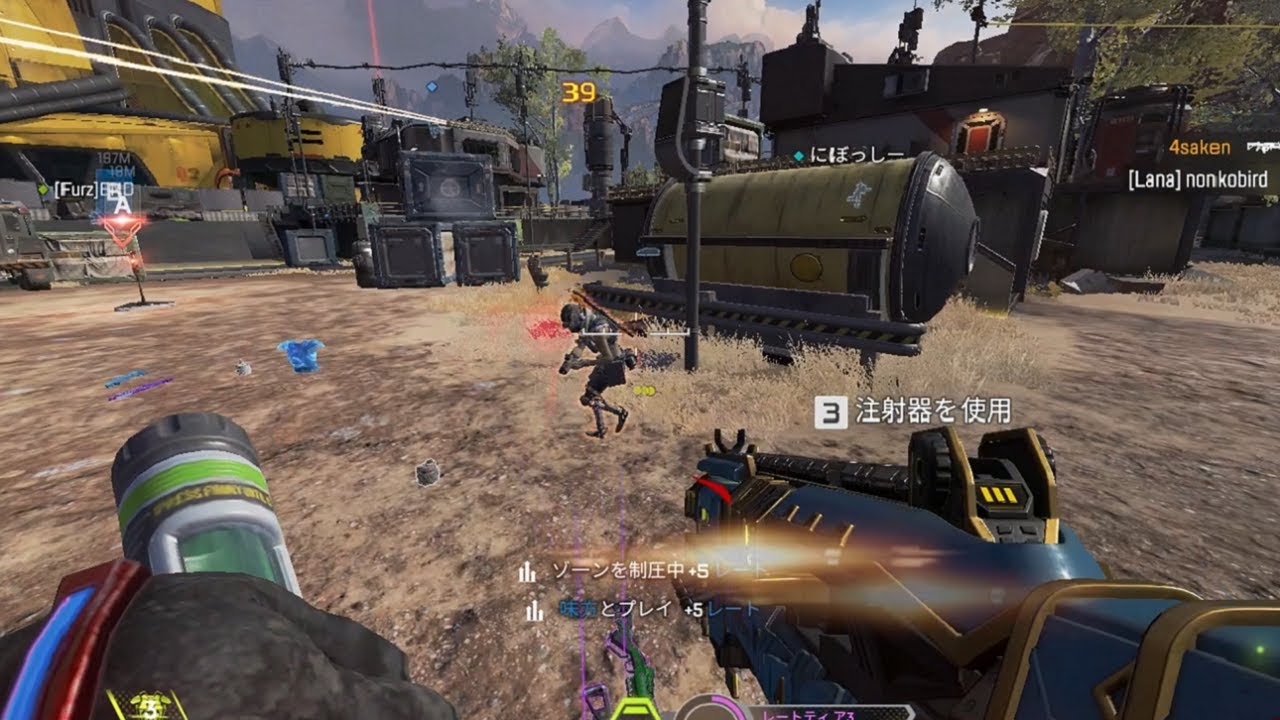
Task: Click the A marker above [Furz]
Action: pos(123,203)
